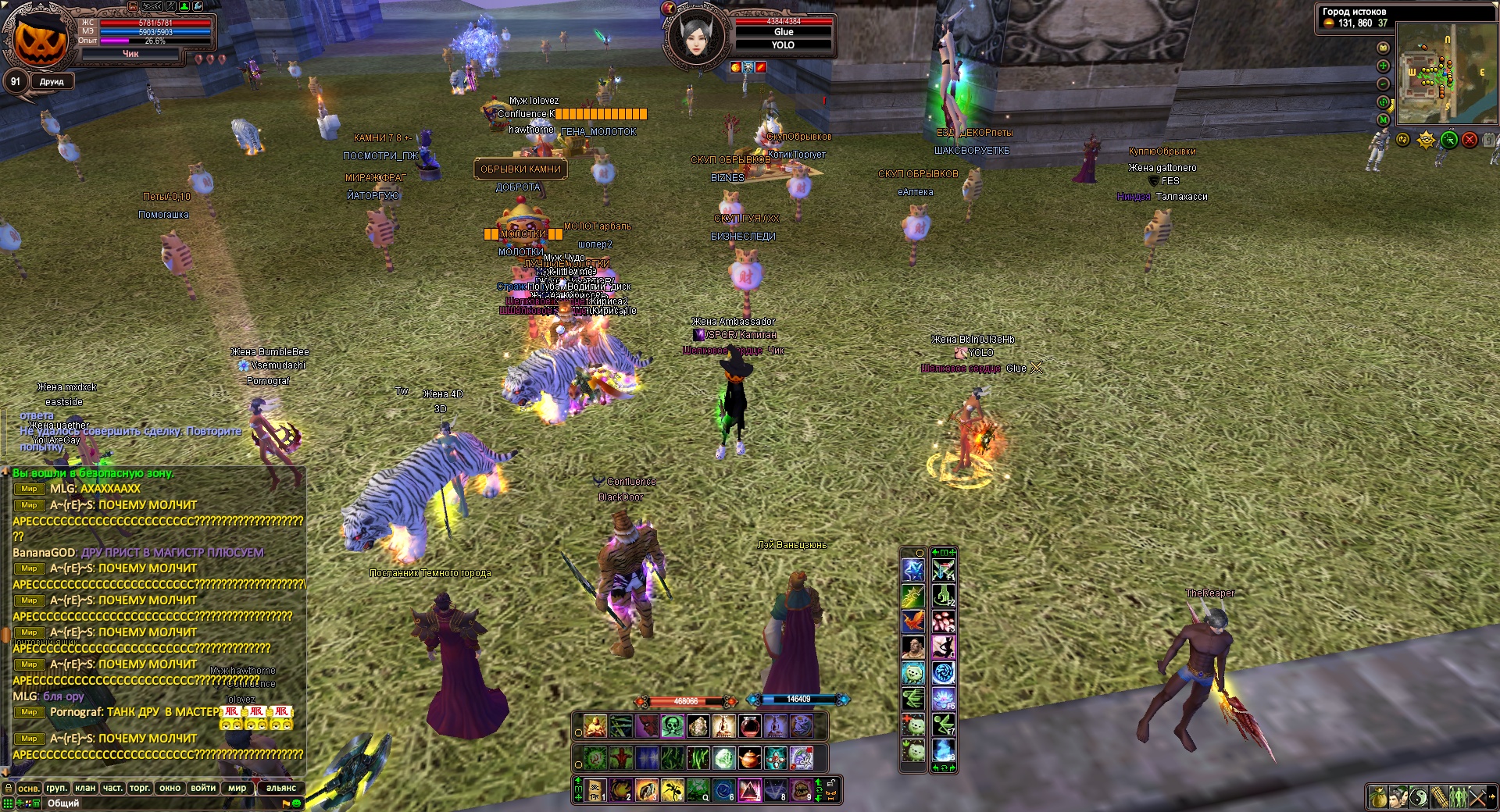Screen dimensions: 1500x812
Task: Activate the red phoenix skill icon
Action: point(913,621)
